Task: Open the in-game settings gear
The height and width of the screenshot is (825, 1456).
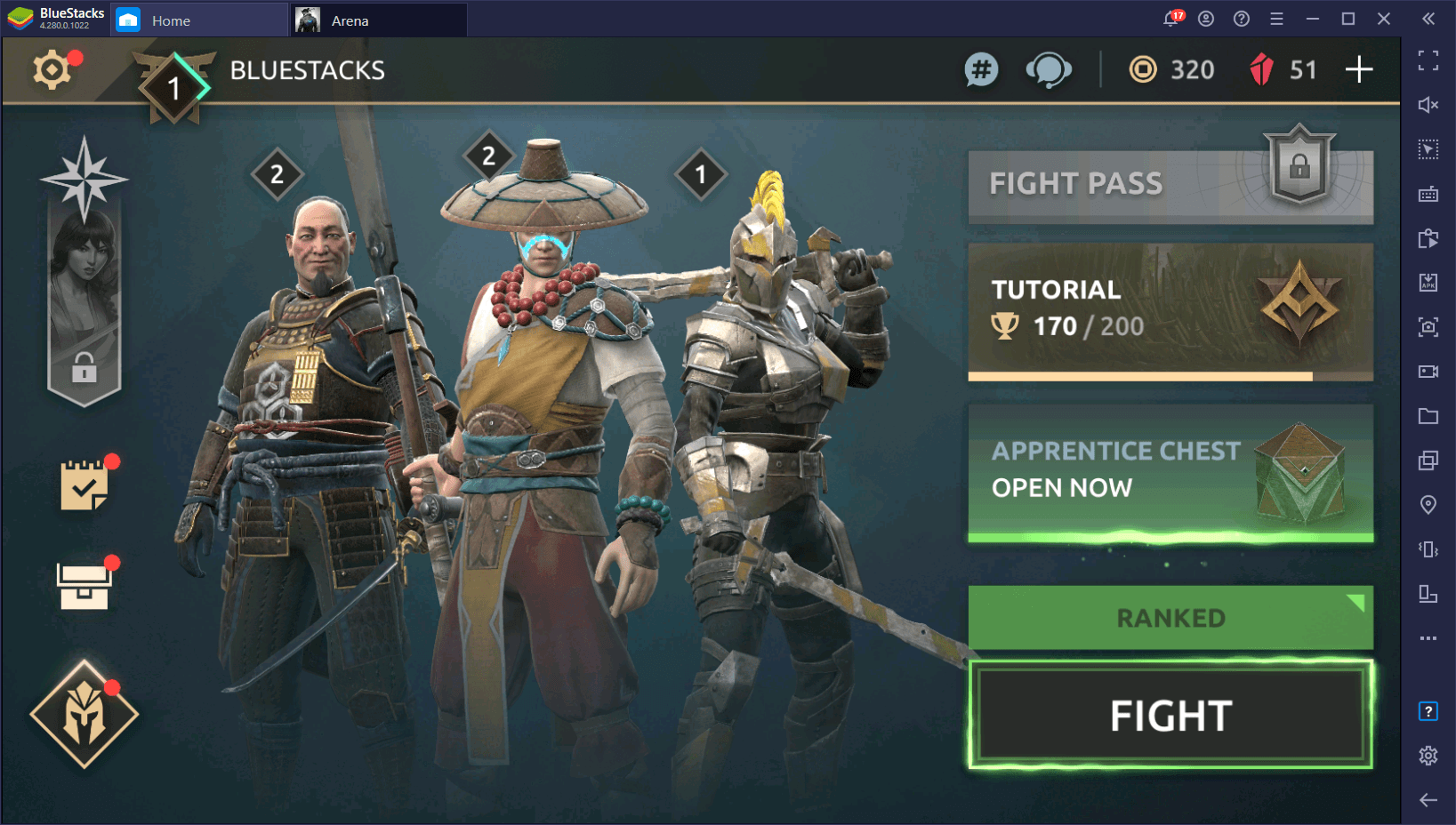Action: click(x=51, y=69)
